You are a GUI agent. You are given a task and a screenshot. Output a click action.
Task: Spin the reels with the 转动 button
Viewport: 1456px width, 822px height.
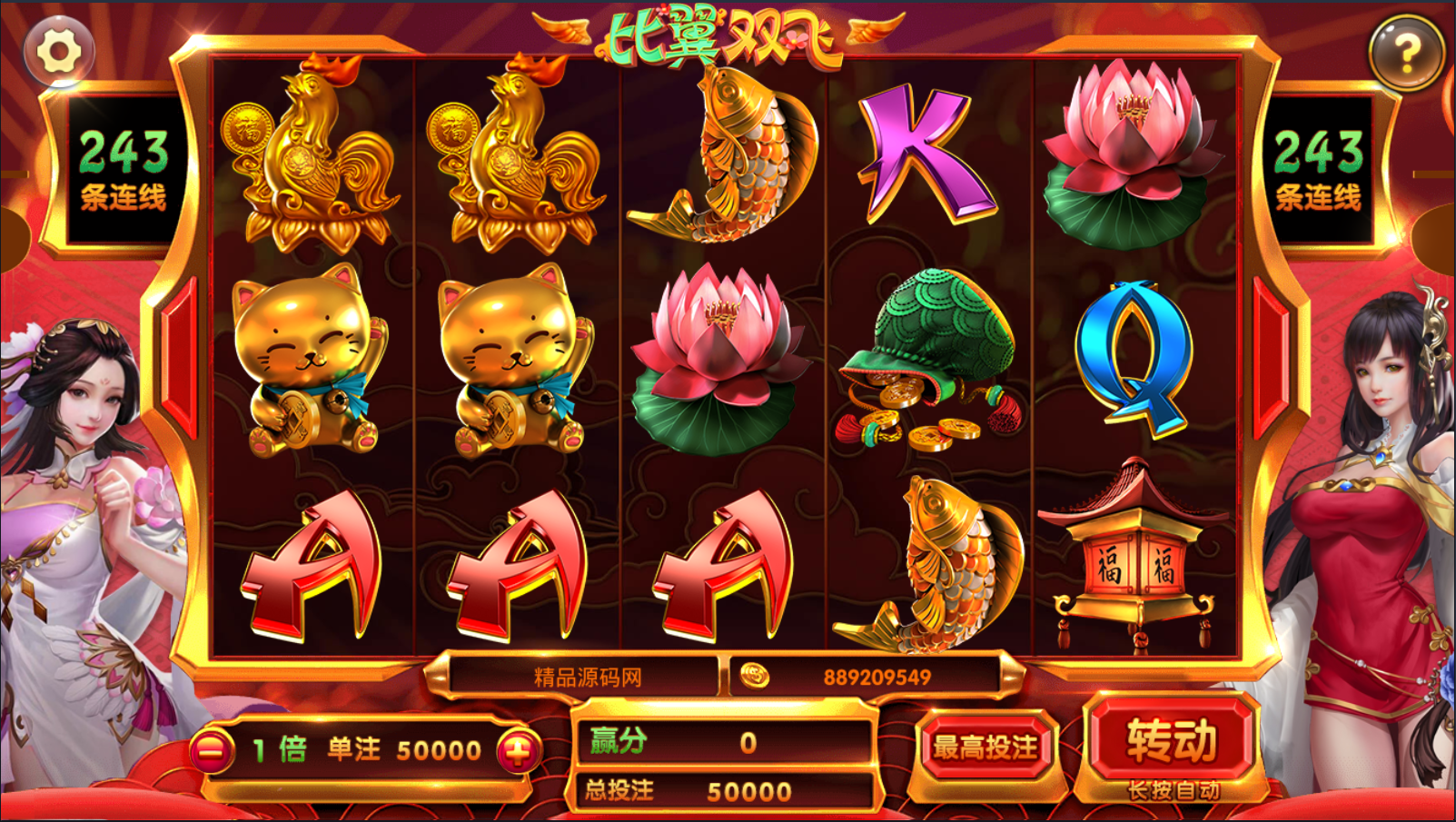pos(1172,741)
